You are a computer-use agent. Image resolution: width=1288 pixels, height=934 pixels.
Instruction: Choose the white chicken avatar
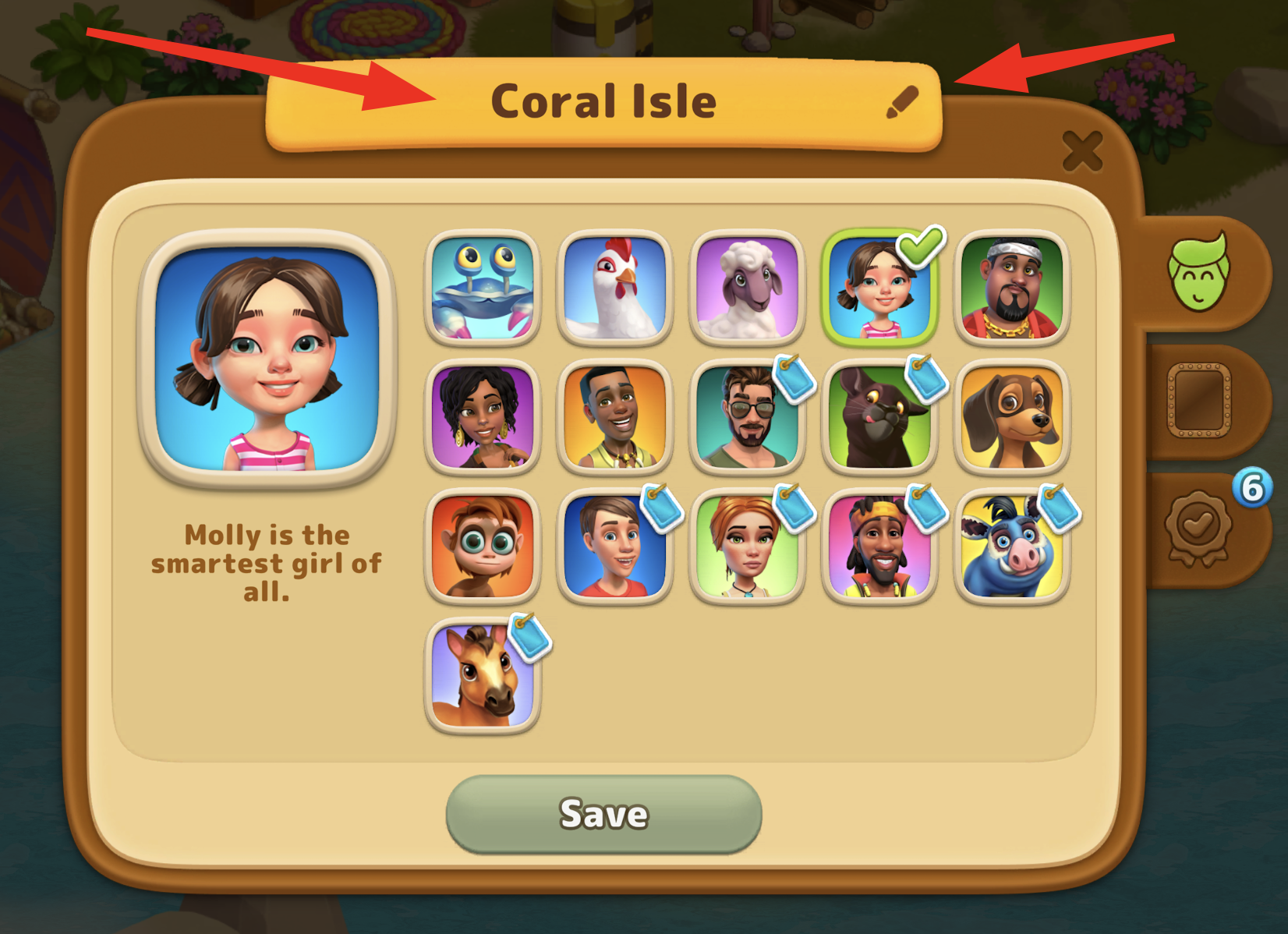click(615, 288)
